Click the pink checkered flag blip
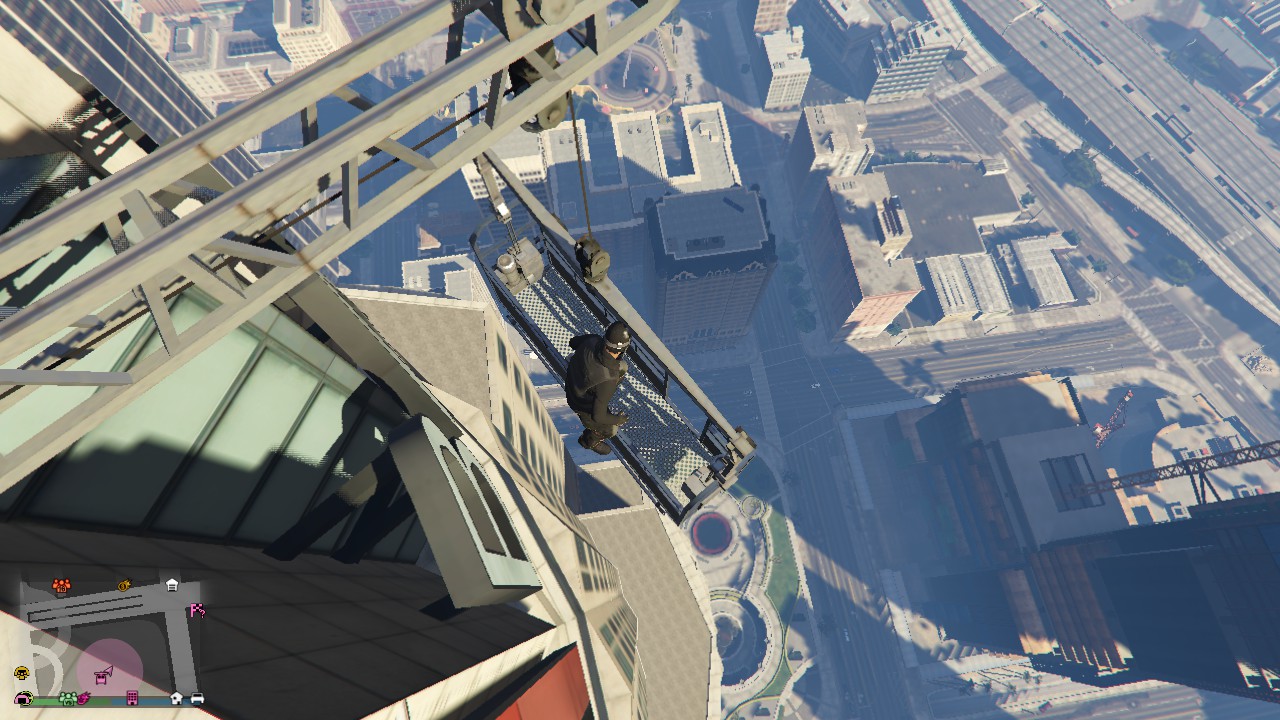Image resolution: width=1280 pixels, height=720 pixels. (x=197, y=610)
